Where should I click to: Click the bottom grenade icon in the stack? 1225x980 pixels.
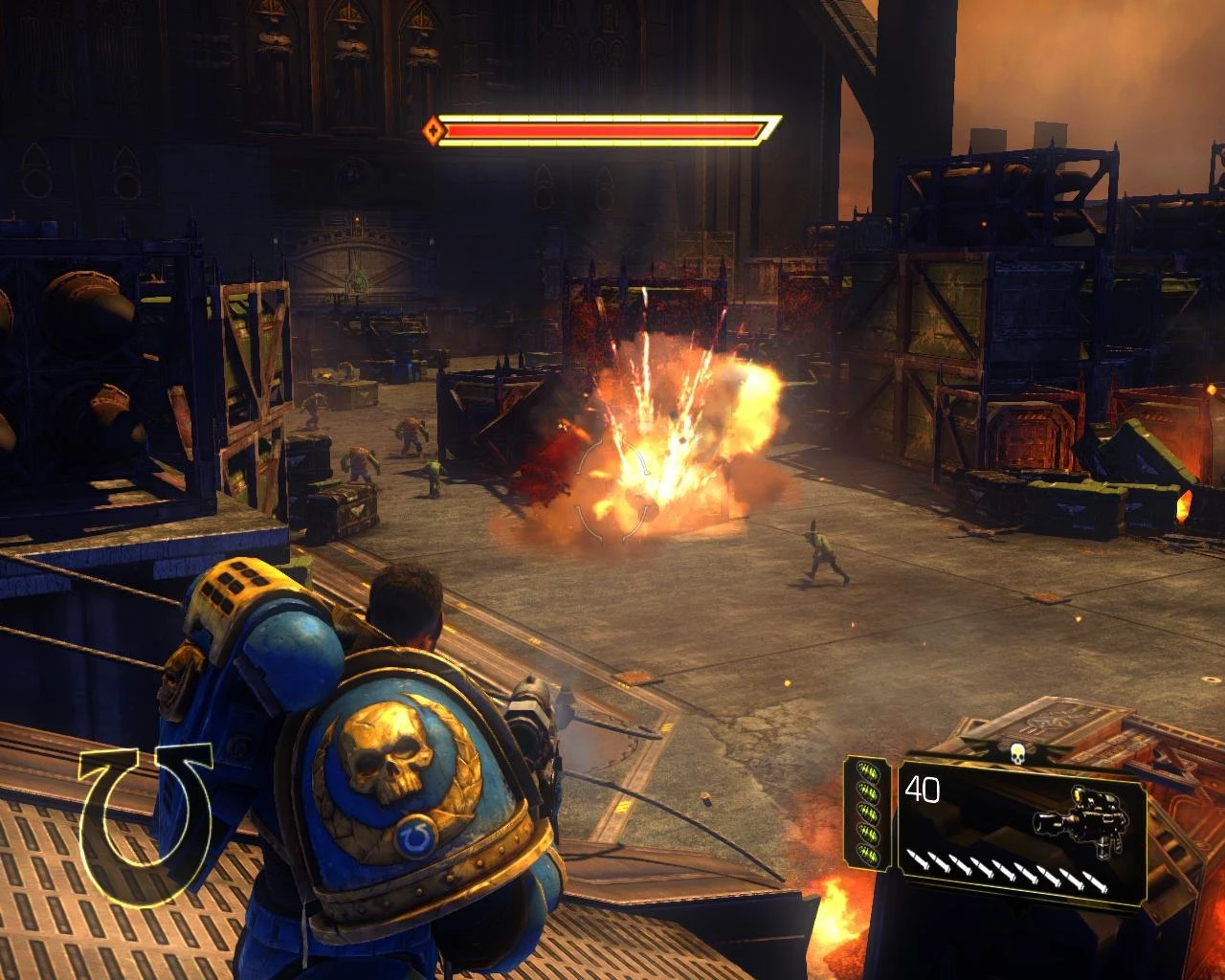[x=867, y=852]
